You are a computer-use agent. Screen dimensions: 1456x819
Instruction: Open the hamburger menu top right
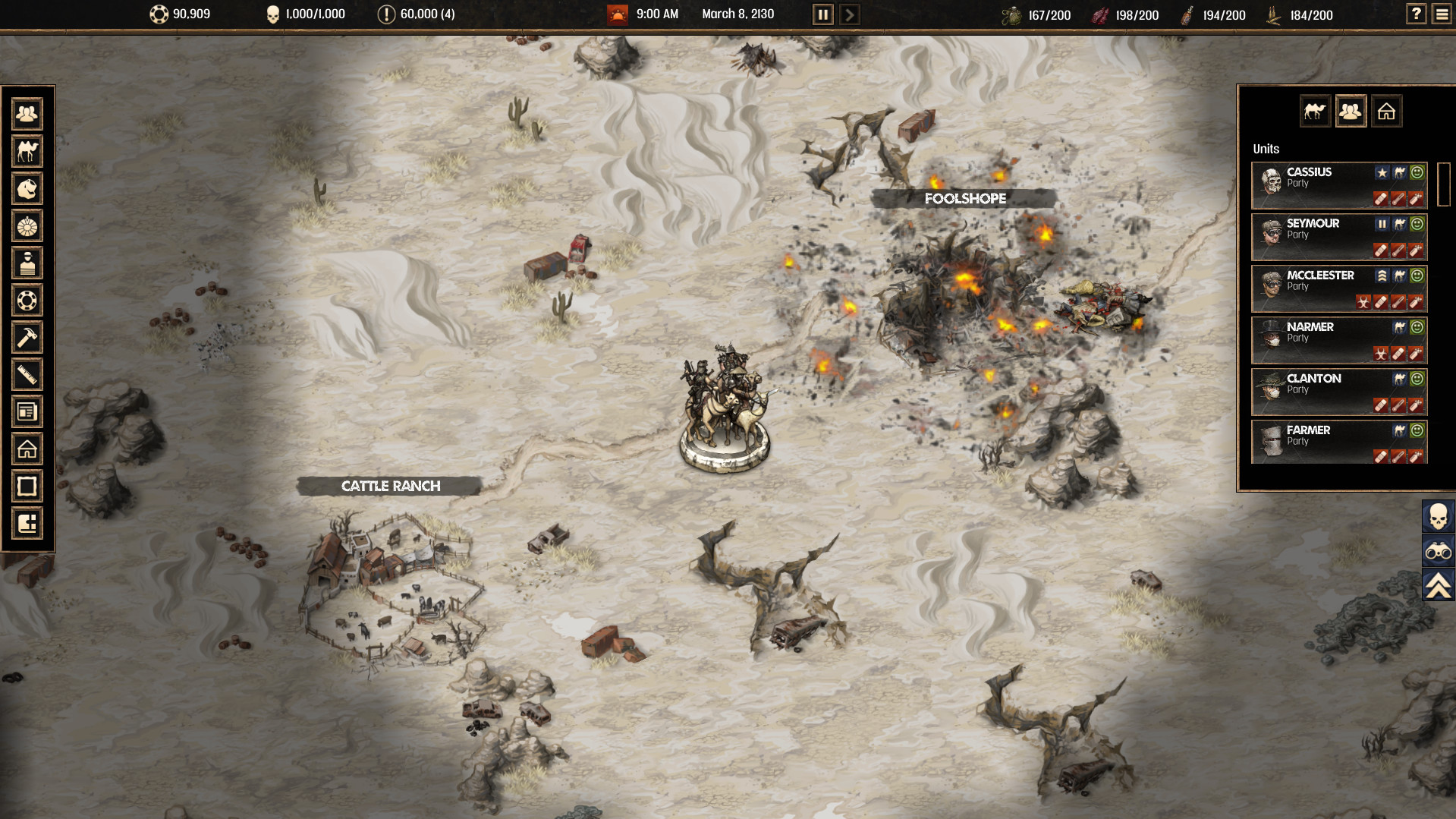(x=1441, y=13)
